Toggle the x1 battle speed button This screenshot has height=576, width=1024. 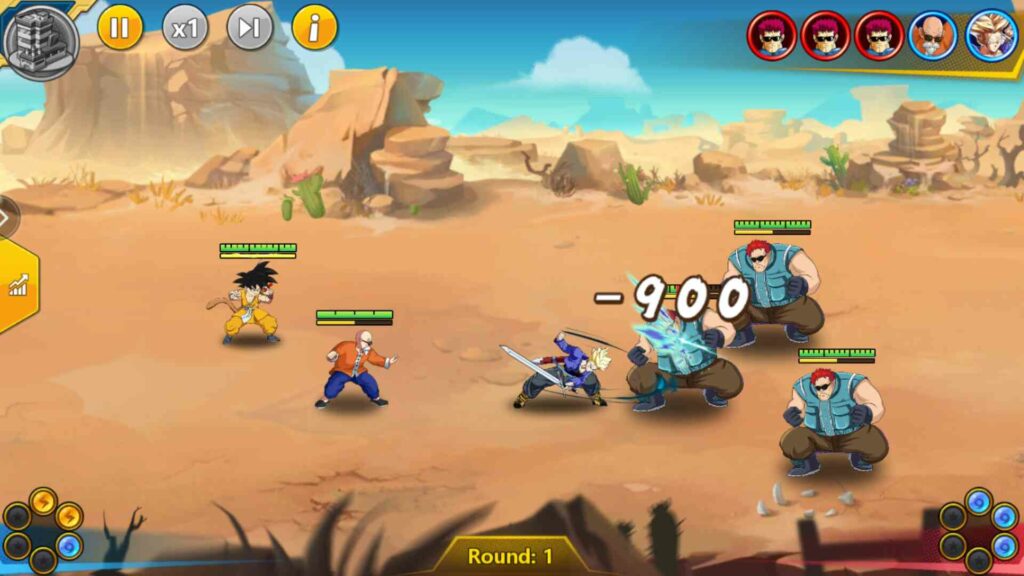pos(185,28)
